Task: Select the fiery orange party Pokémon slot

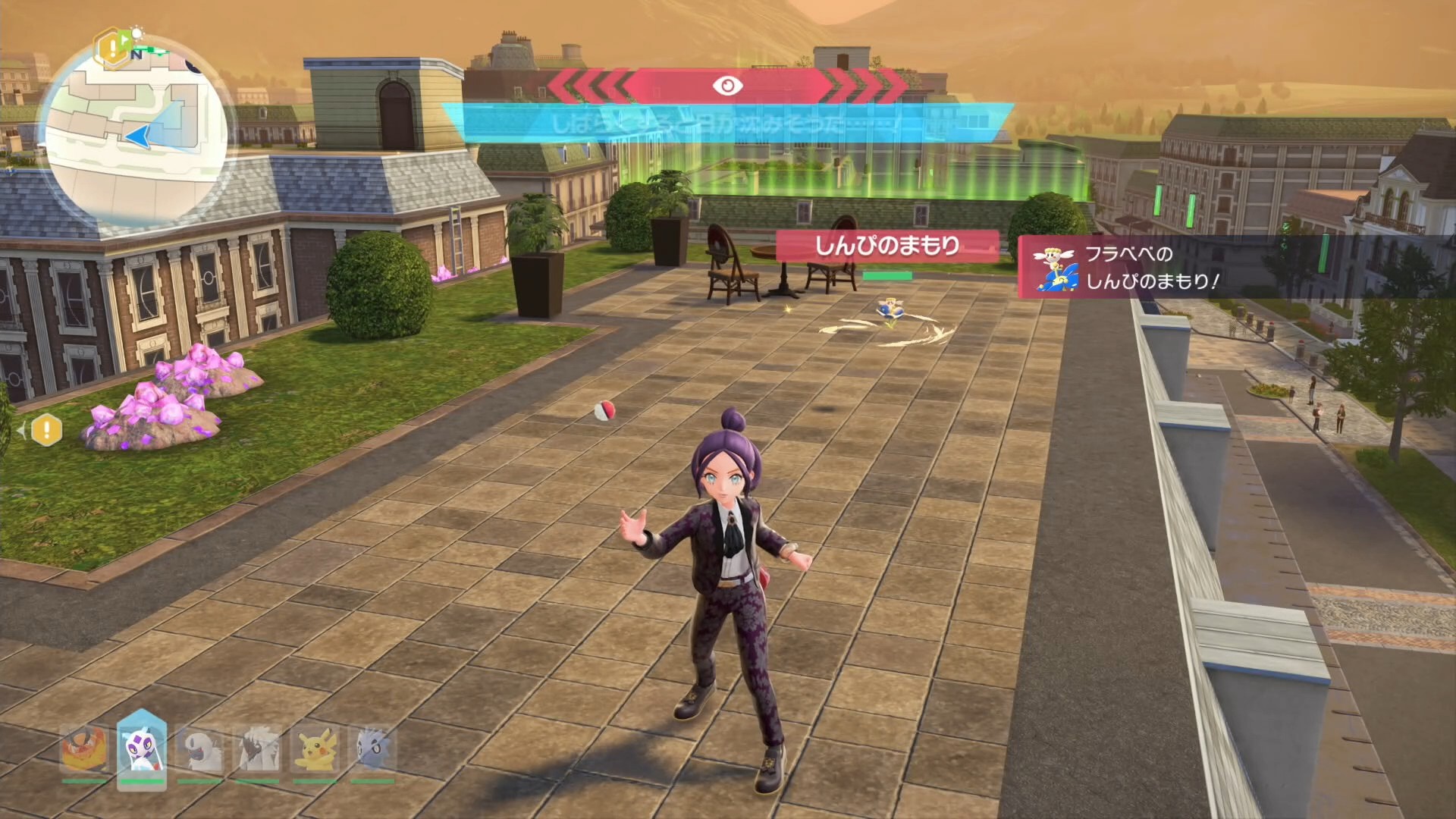Action: tap(84, 748)
